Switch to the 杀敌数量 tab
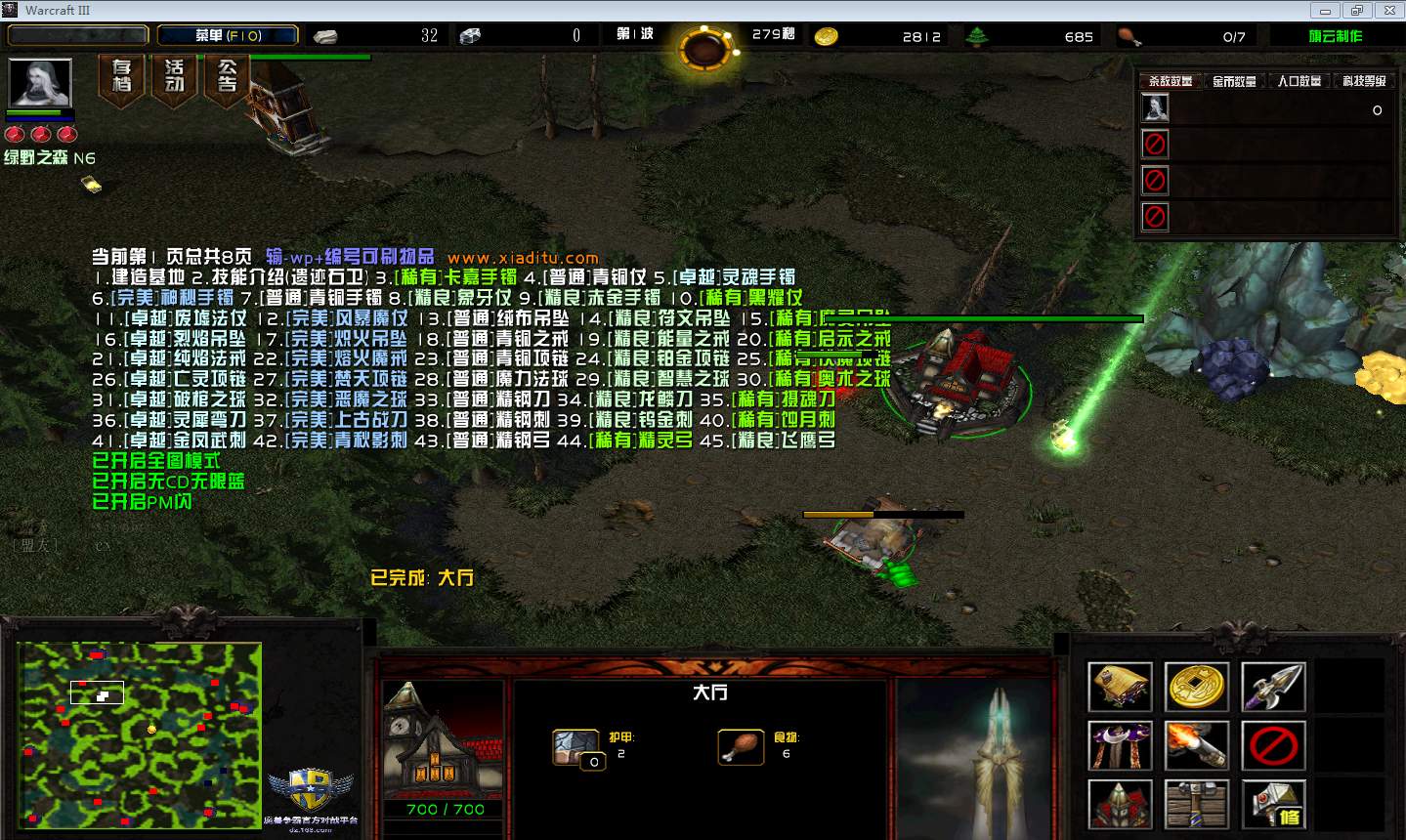The height and width of the screenshot is (840, 1406). 1170,81
